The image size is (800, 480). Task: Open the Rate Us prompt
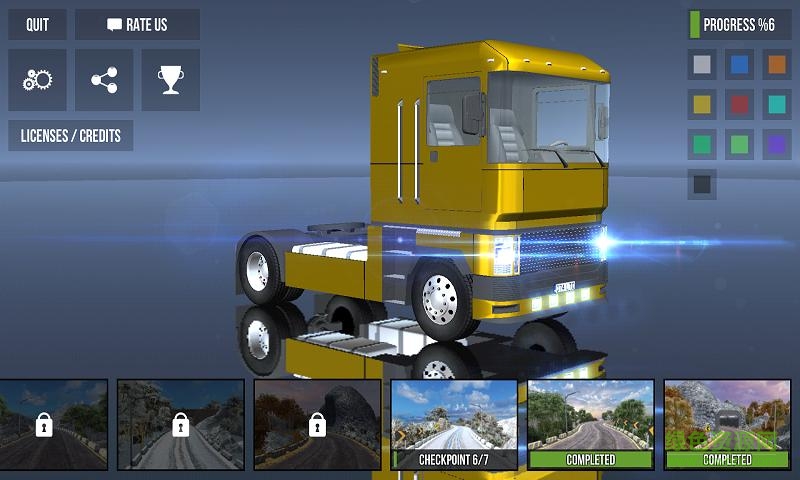[x=137, y=25]
